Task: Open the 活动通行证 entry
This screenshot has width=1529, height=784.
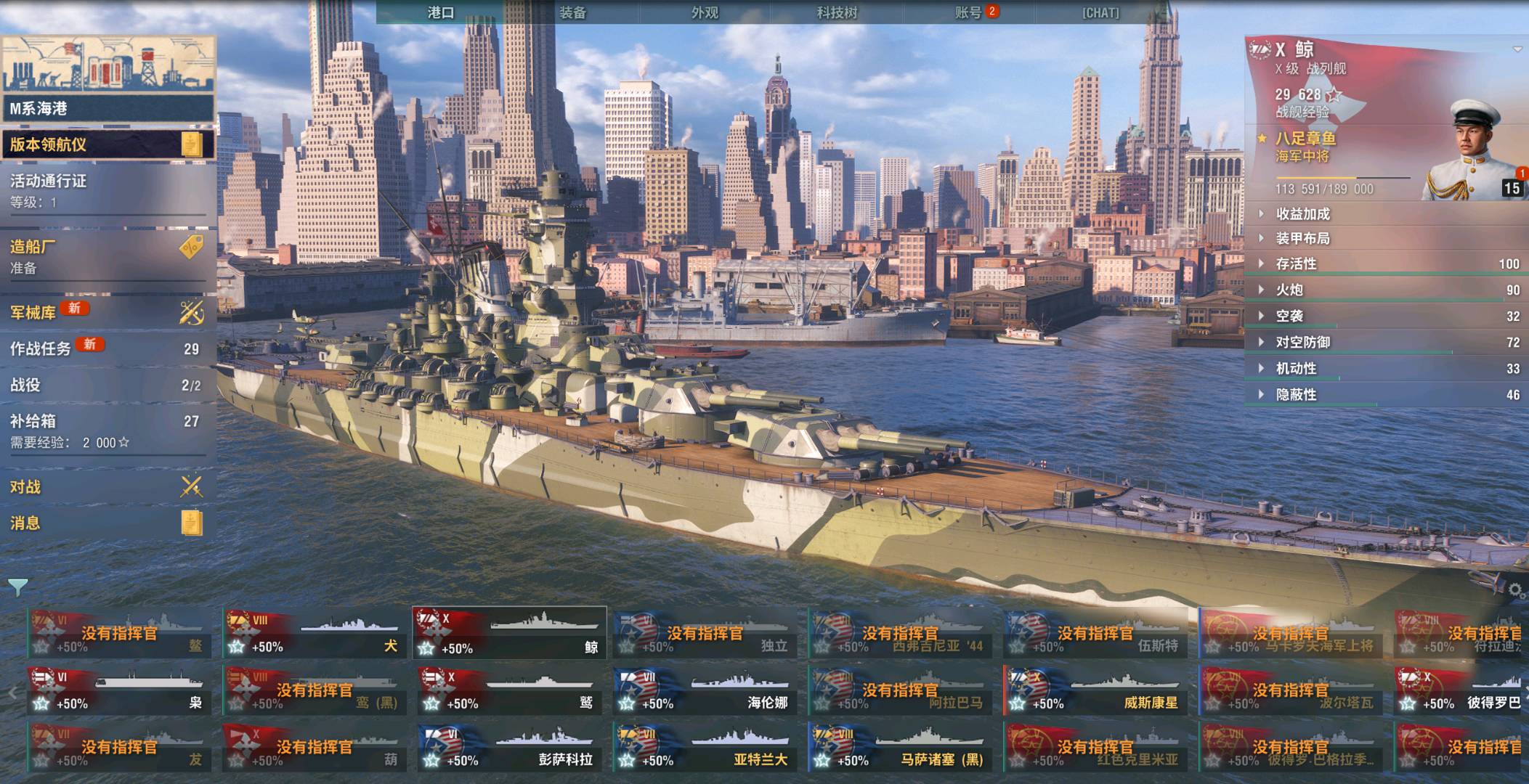Action: click(x=108, y=189)
